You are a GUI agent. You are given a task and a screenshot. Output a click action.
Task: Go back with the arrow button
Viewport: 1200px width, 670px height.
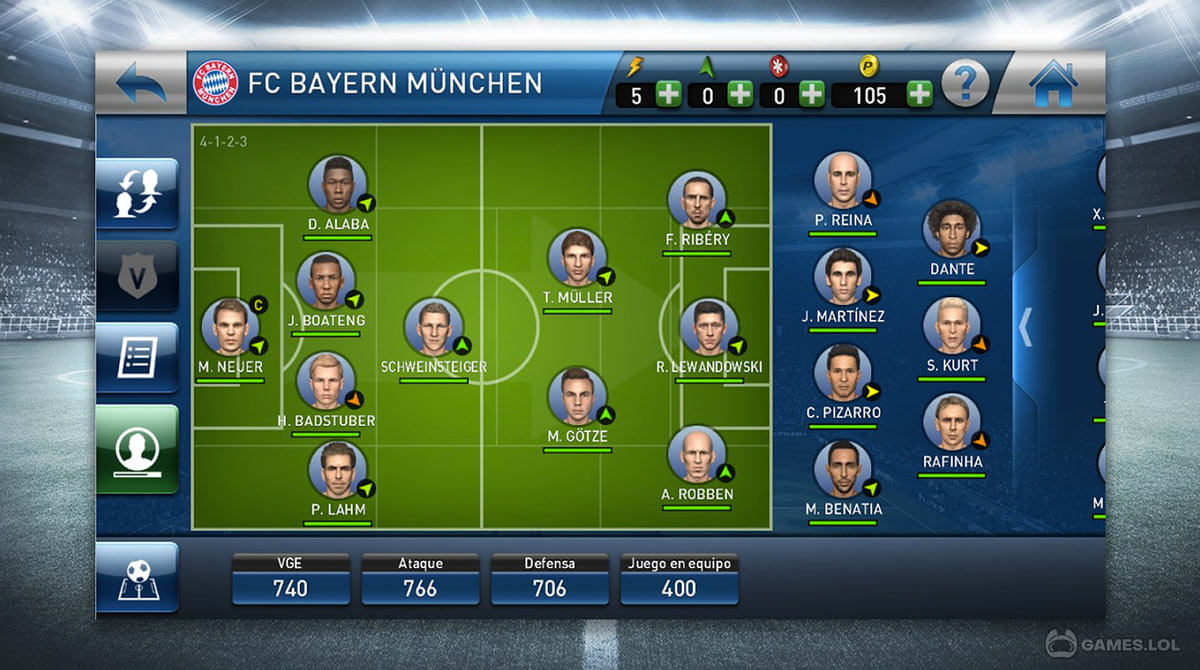[141, 83]
